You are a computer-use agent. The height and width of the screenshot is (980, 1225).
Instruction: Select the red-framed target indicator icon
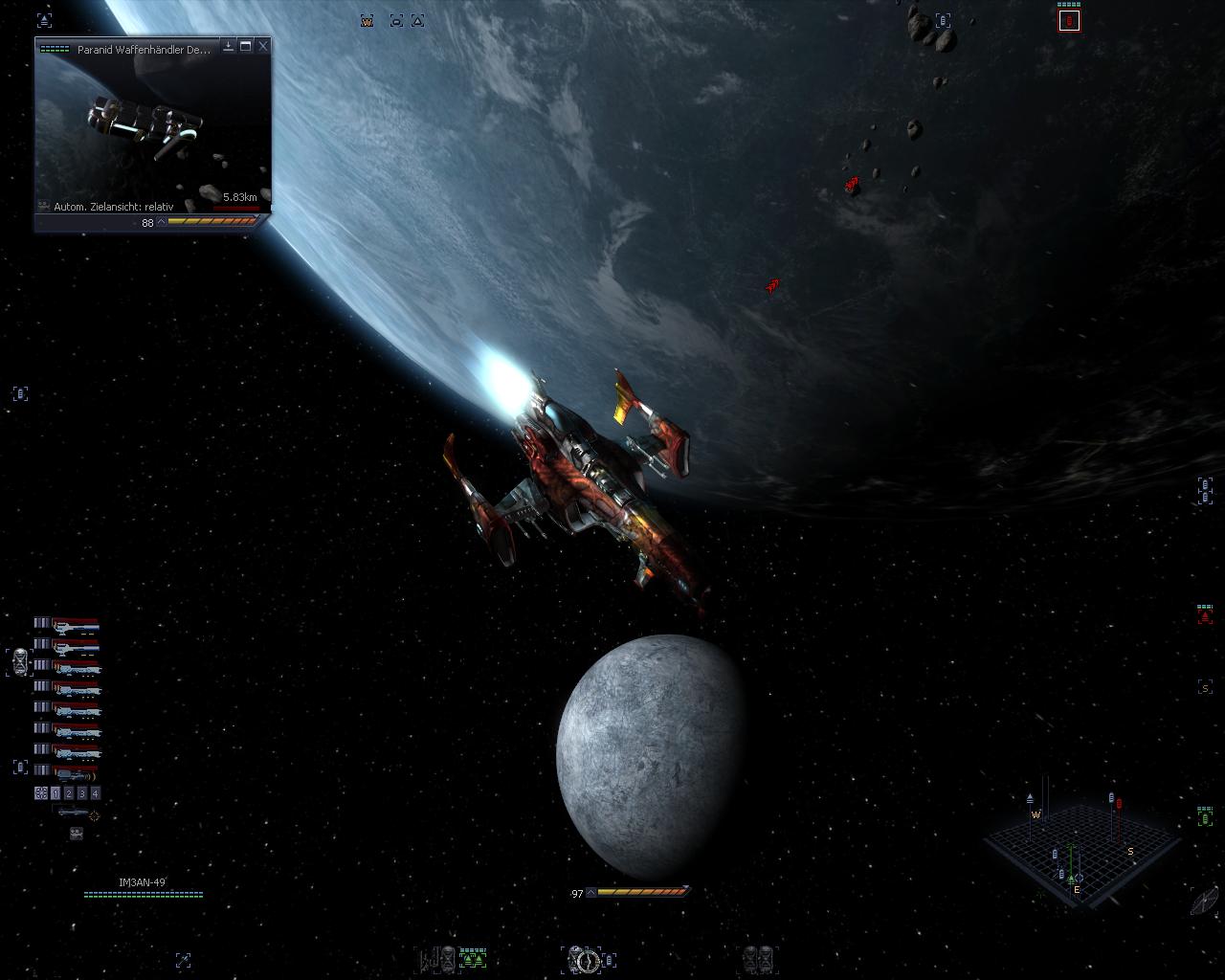coord(1069,21)
